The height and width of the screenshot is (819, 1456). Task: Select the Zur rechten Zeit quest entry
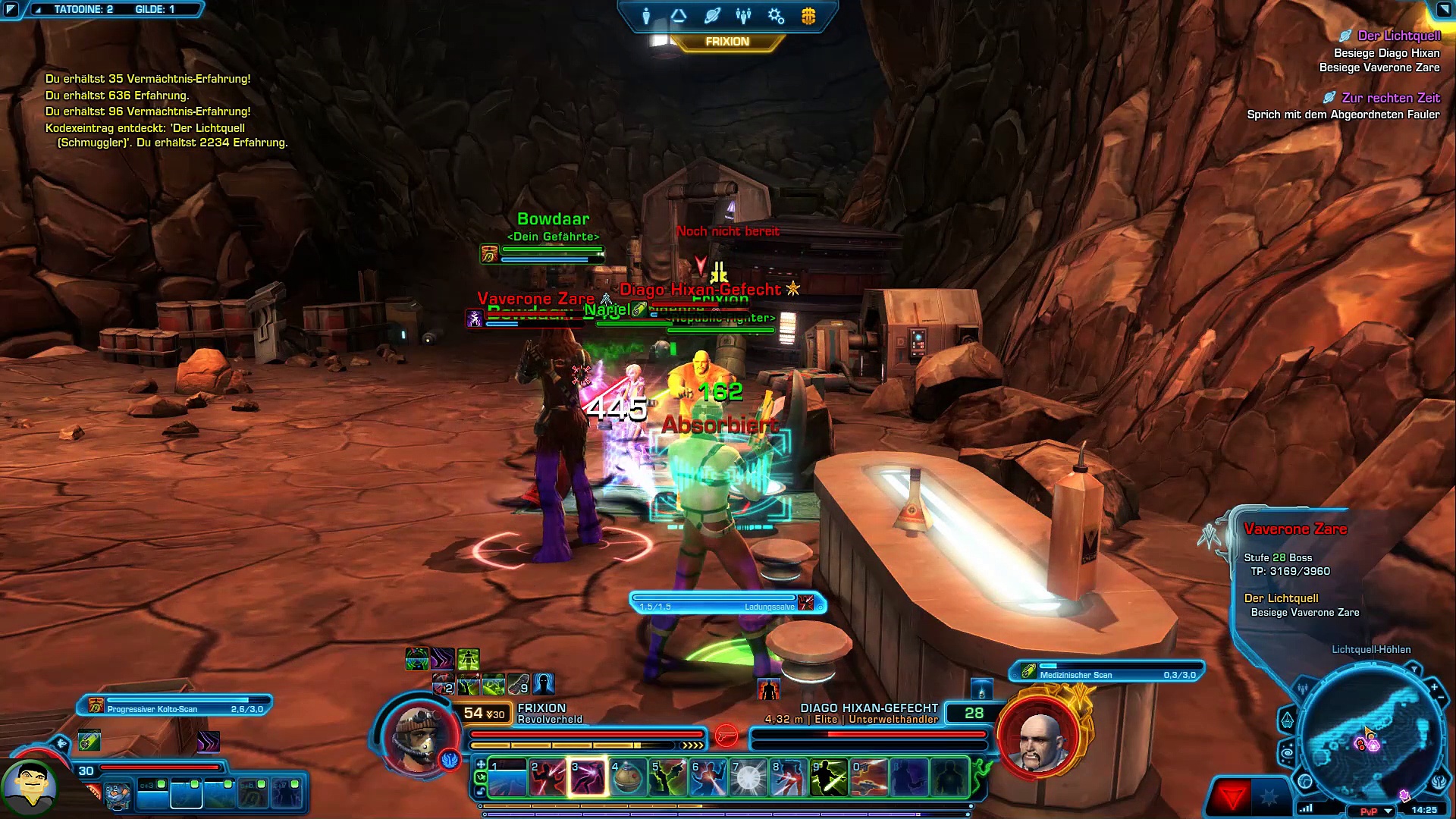(x=1390, y=98)
